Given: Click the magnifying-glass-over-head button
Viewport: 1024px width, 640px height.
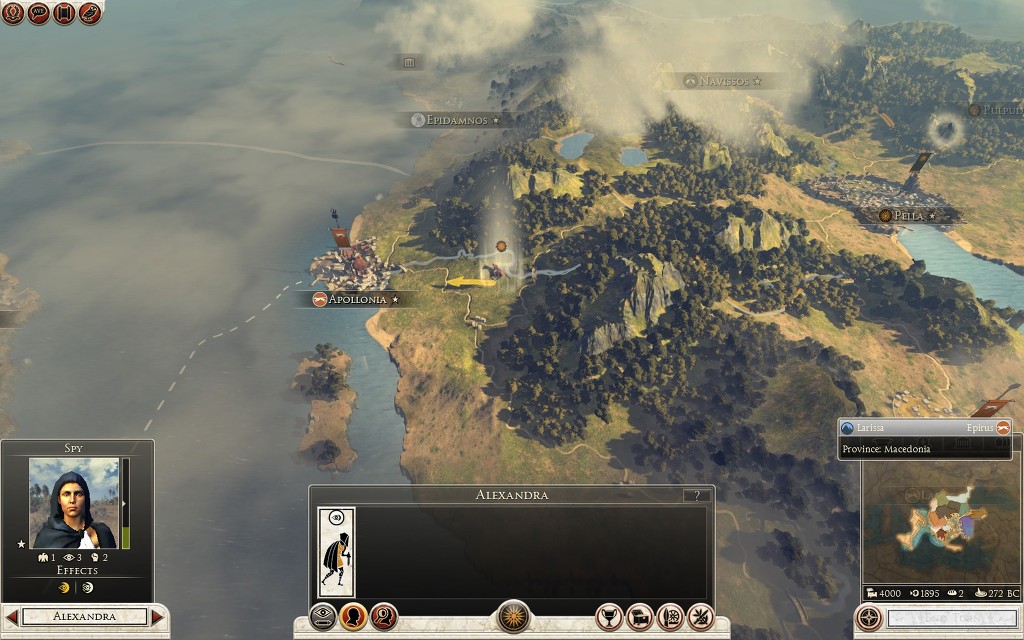Looking at the screenshot, I should coord(384,616).
